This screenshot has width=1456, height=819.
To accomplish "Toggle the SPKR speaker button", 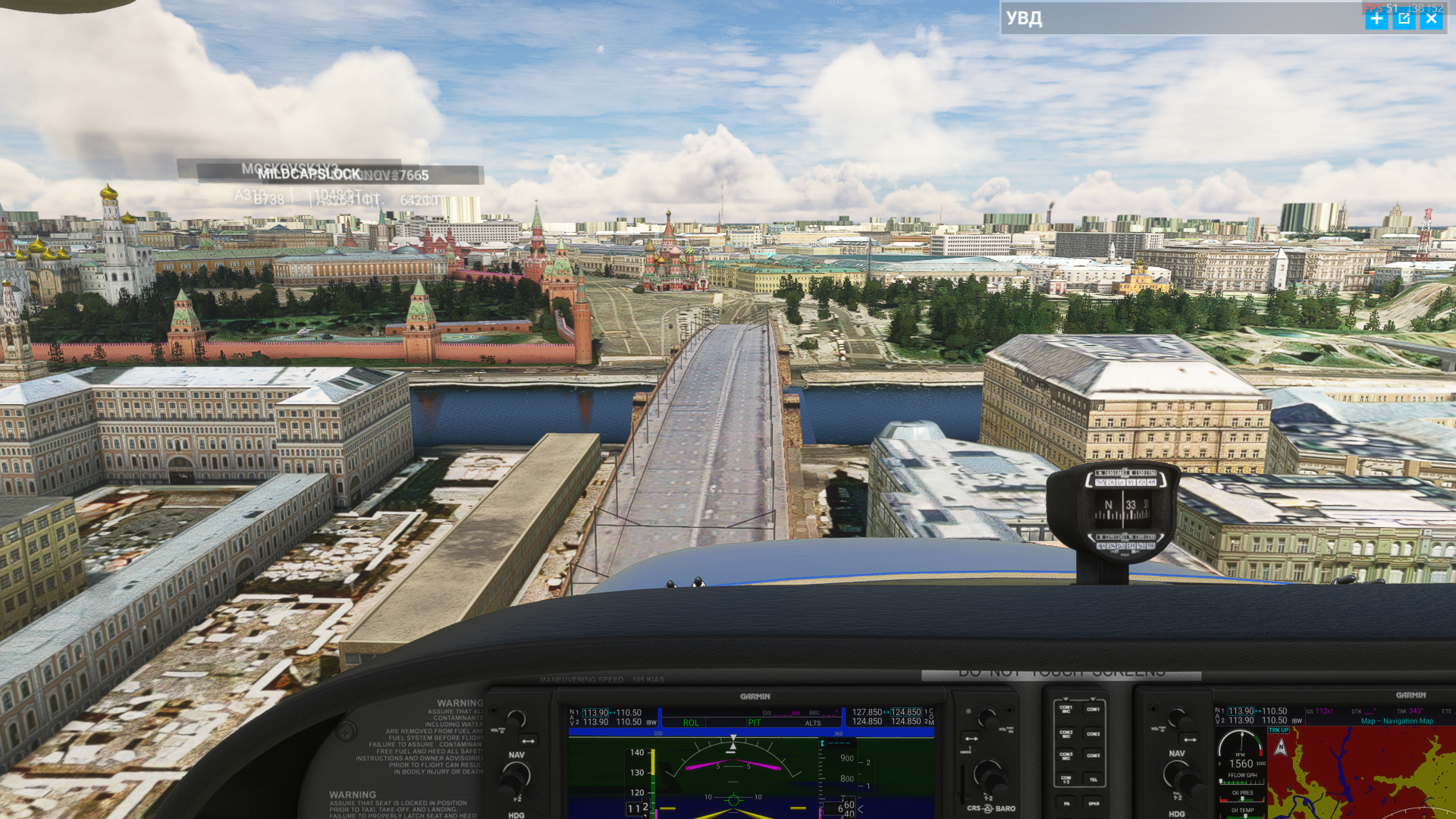I will (1093, 803).
